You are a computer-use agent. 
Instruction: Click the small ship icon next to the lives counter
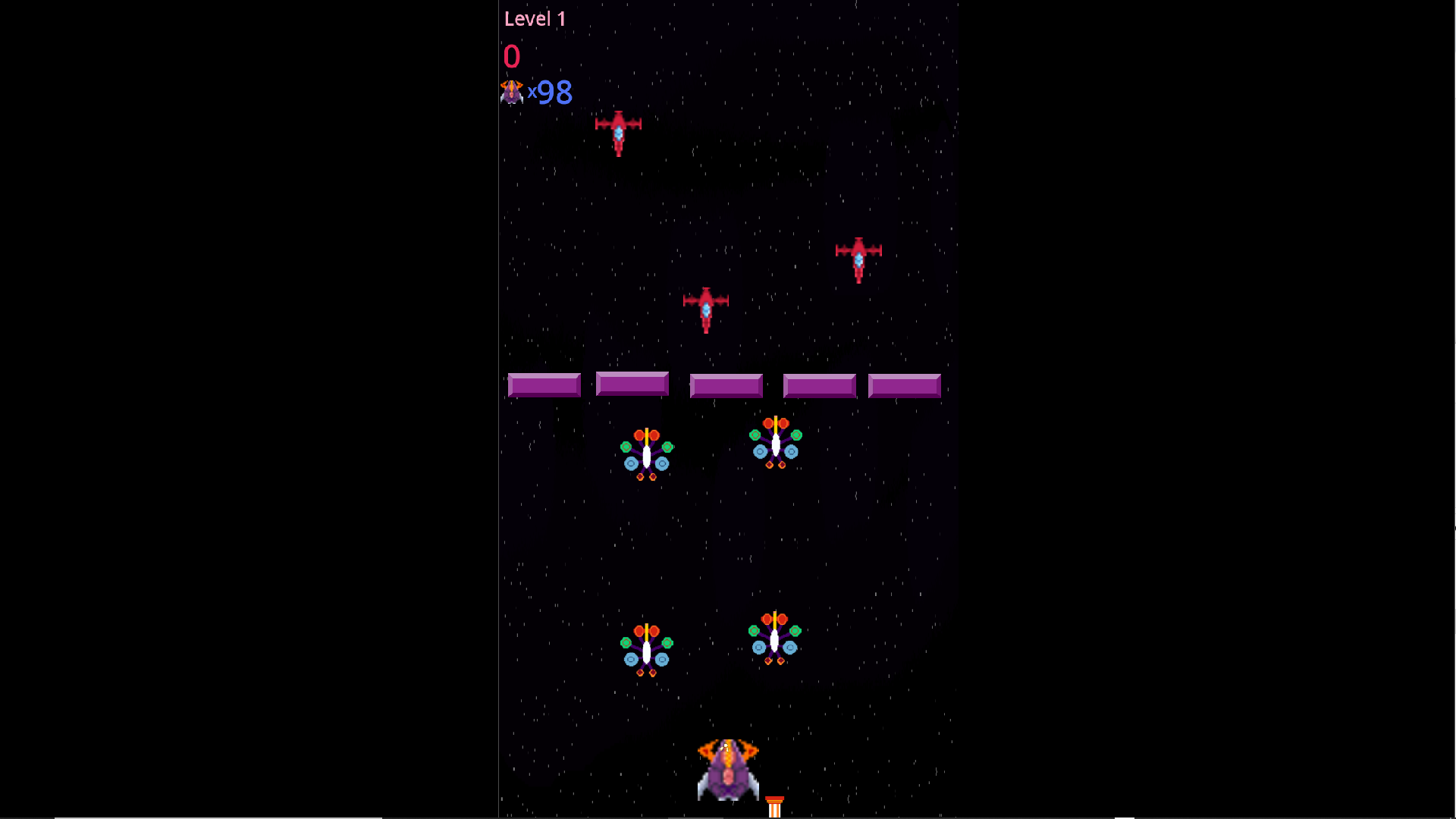[513, 91]
